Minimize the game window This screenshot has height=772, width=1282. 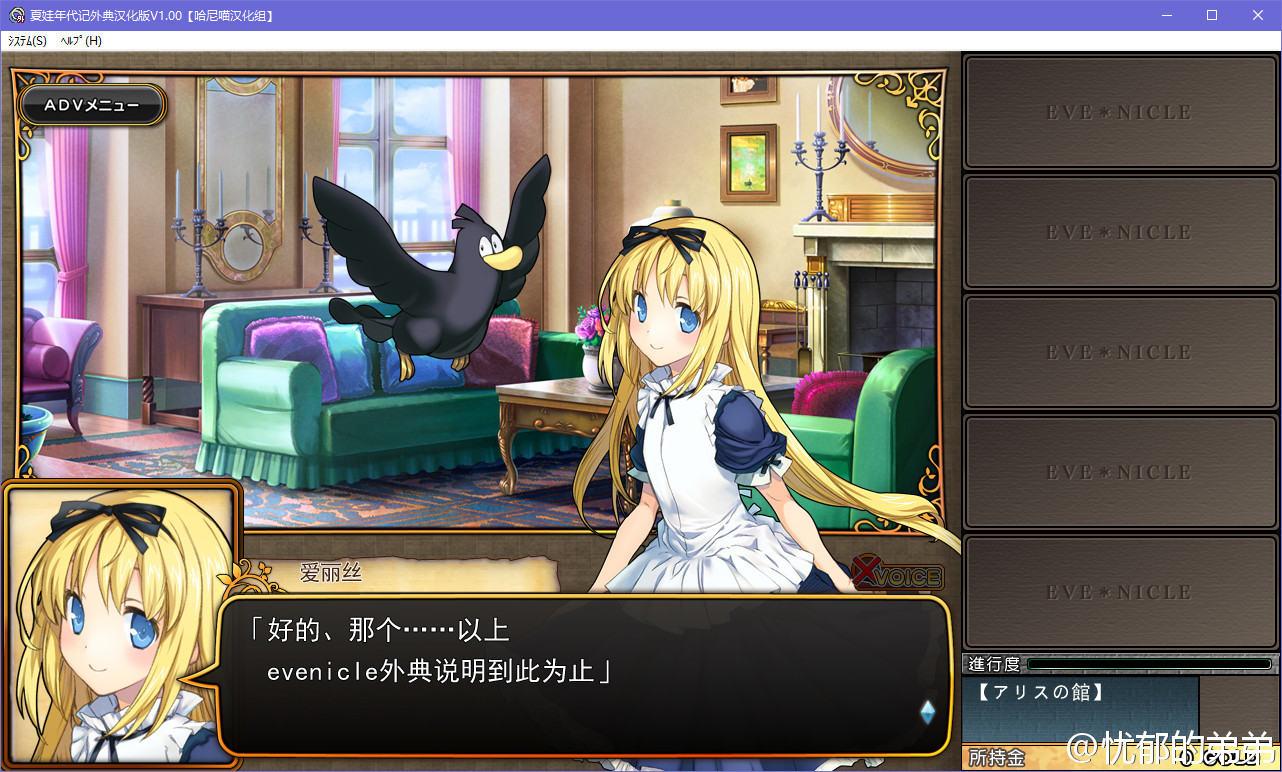(x=1166, y=15)
